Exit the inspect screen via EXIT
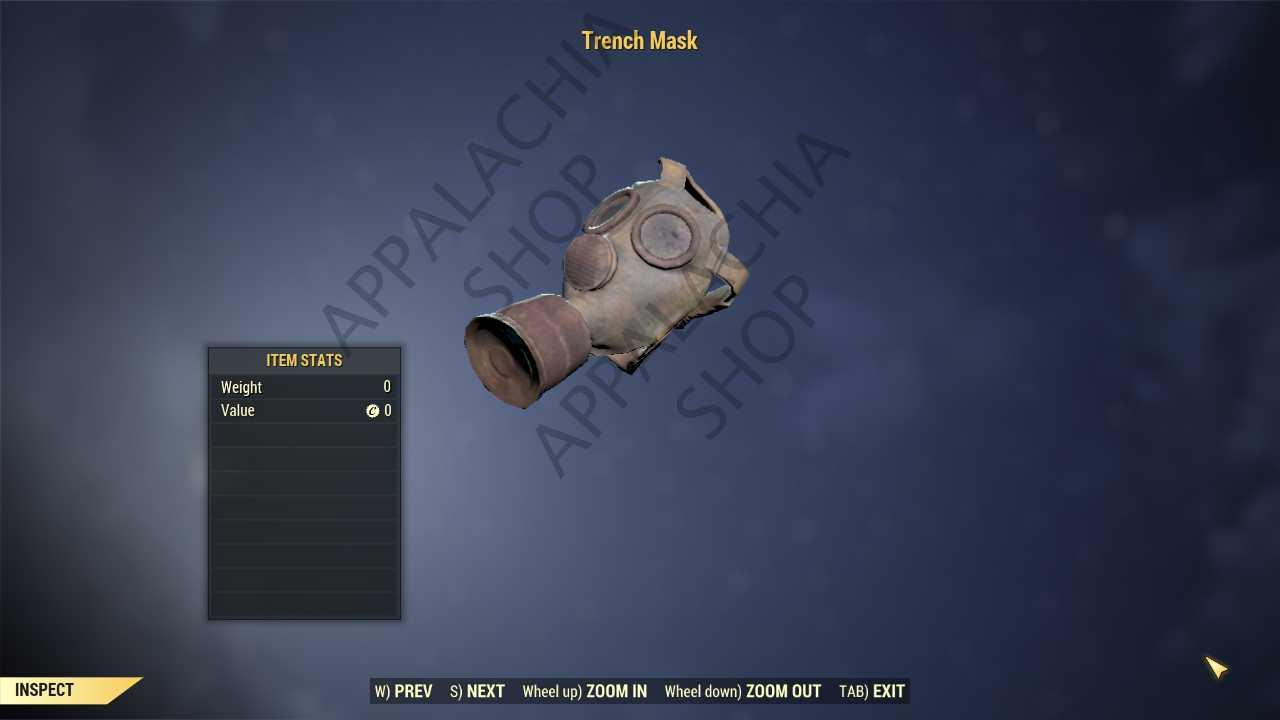Screen dimensions: 1280x720 (872, 691)
